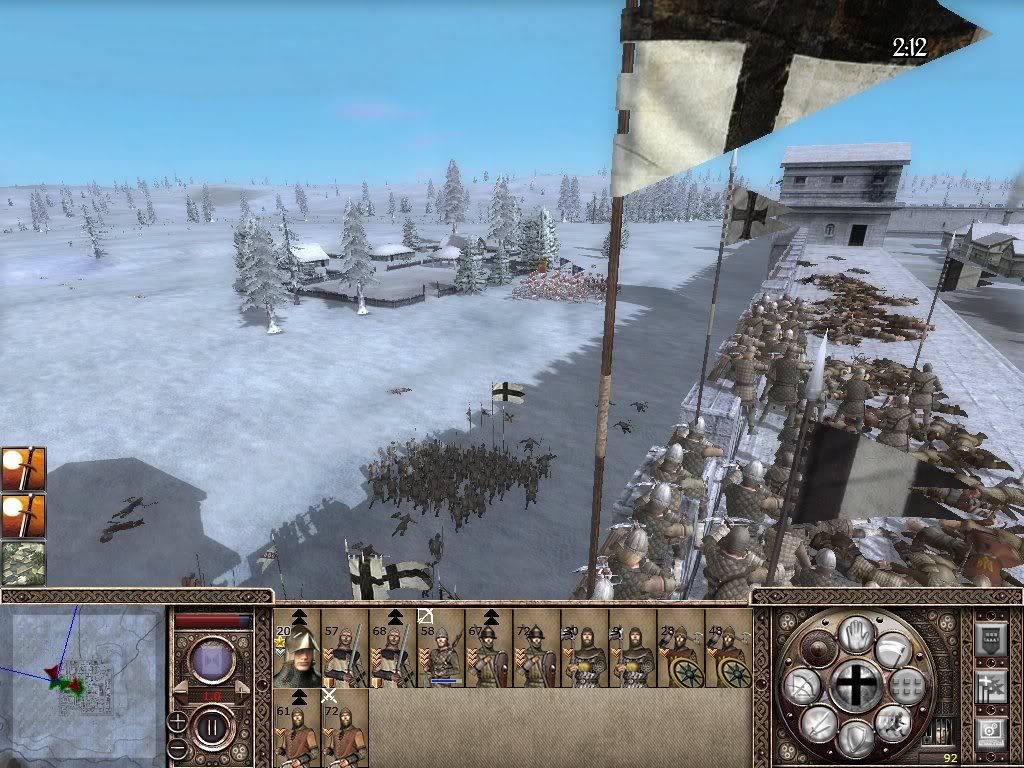Pick the unit card showing 28 men
Image resolution: width=1024 pixels, height=768 pixels.
tap(681, 649)
